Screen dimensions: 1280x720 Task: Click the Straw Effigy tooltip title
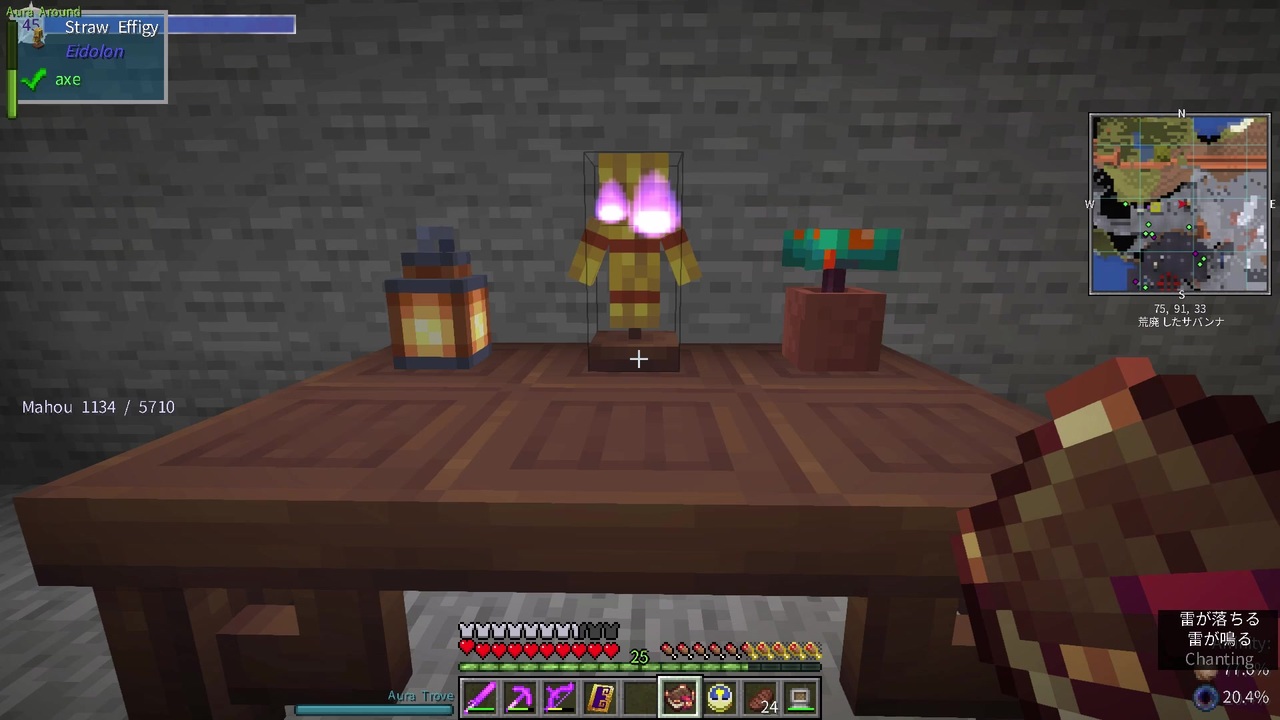coord(111,27)
